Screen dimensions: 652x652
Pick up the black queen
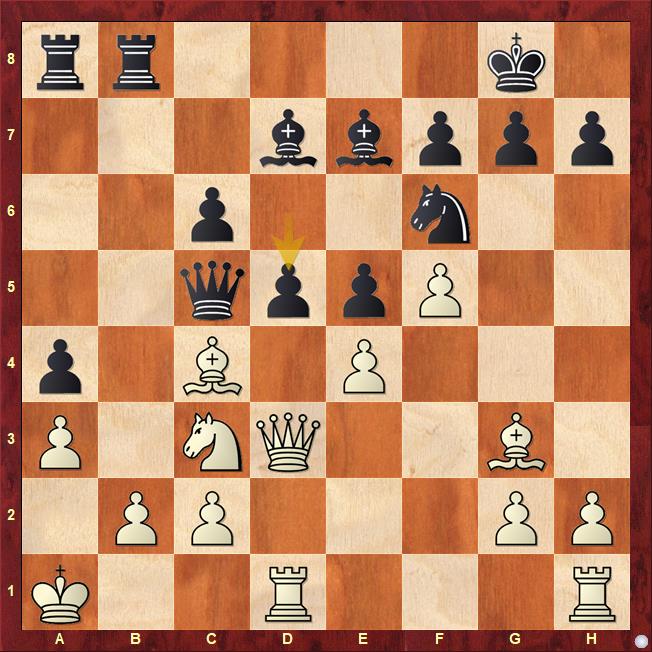[x=213, y=289]
